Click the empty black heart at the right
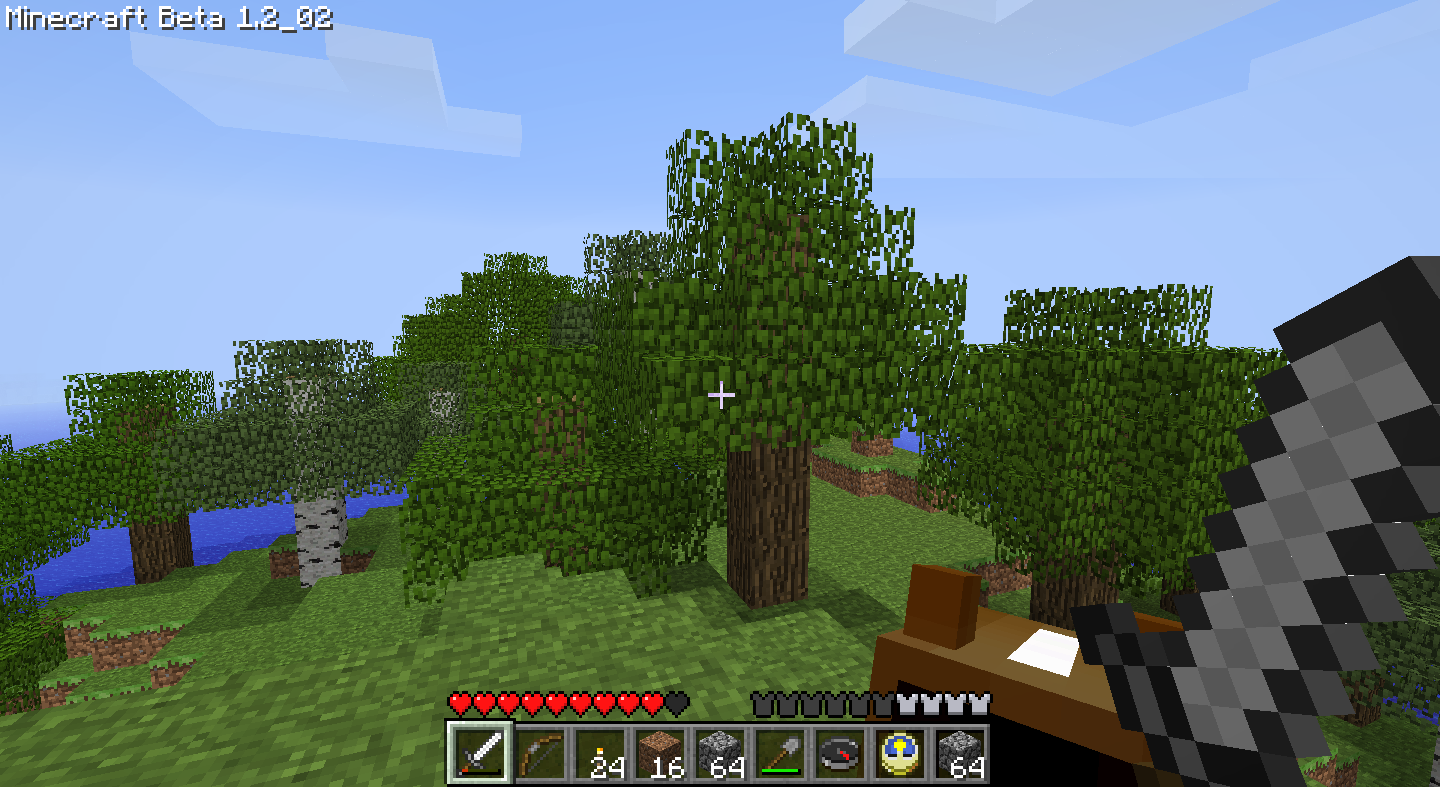1440x787 pixels. 676,703
